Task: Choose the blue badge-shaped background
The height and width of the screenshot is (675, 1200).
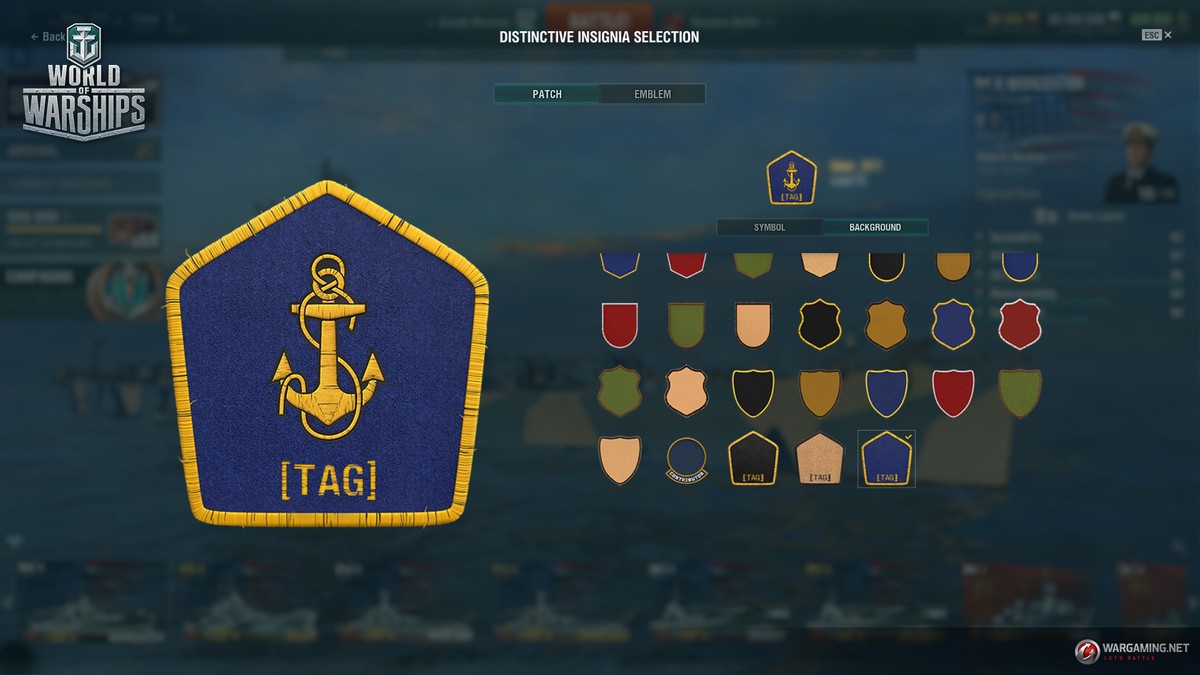Action: click(953, 325)
